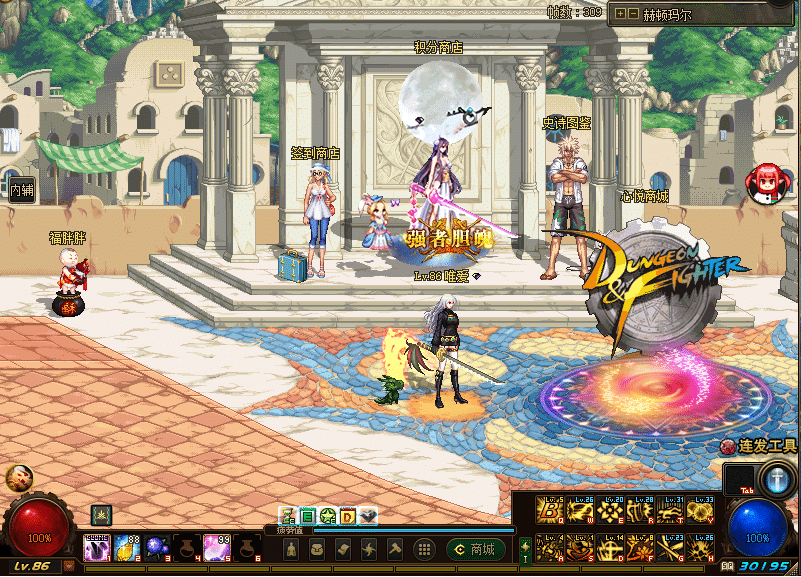Use the consumable in quick slot 1
The image size is (801, 577).
pos(97,546)
